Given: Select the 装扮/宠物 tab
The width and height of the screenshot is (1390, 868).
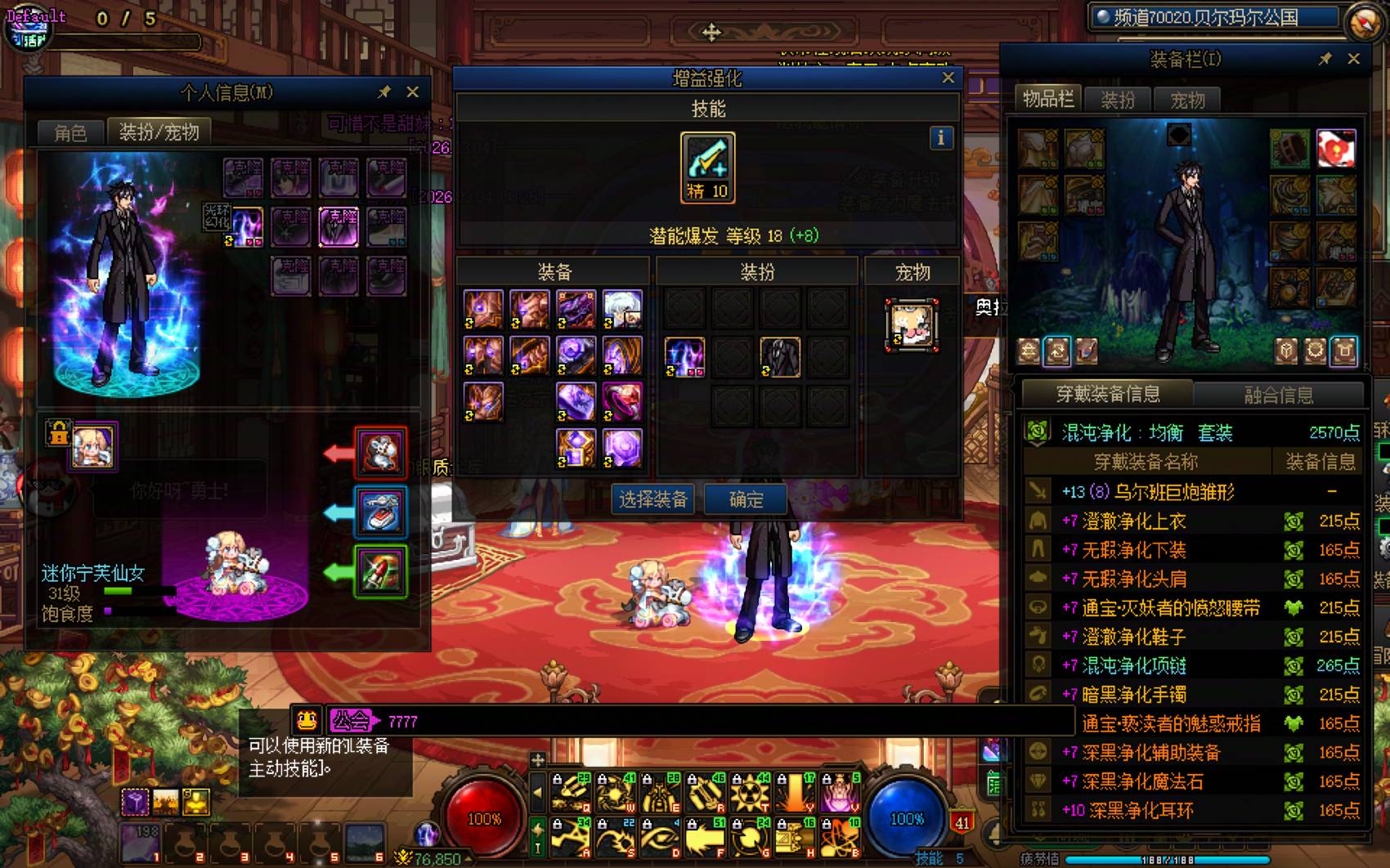Looking at the screenshot, I should [159, 132].
